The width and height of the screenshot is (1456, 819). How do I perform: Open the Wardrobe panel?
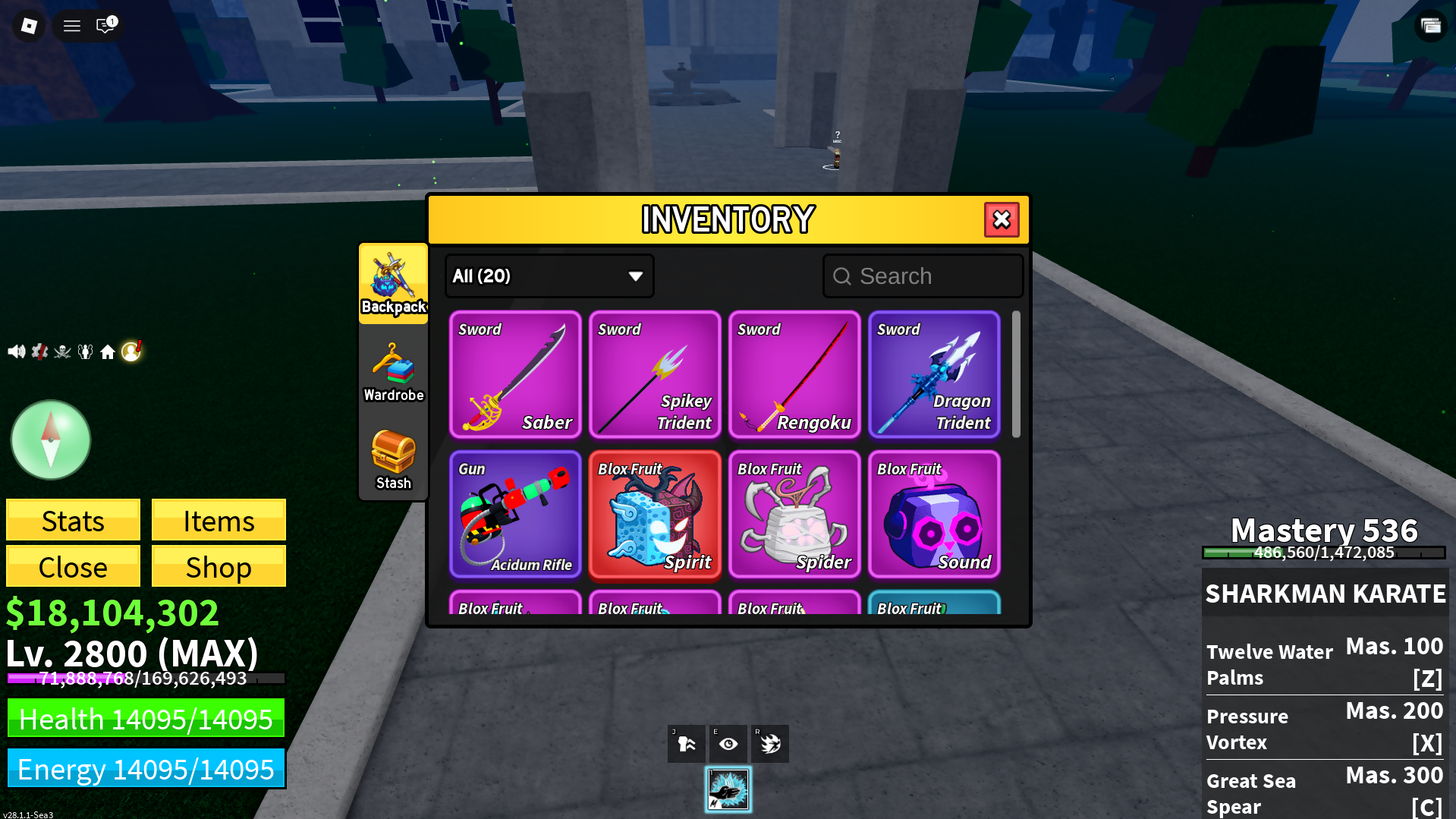[x=393, y=372]
